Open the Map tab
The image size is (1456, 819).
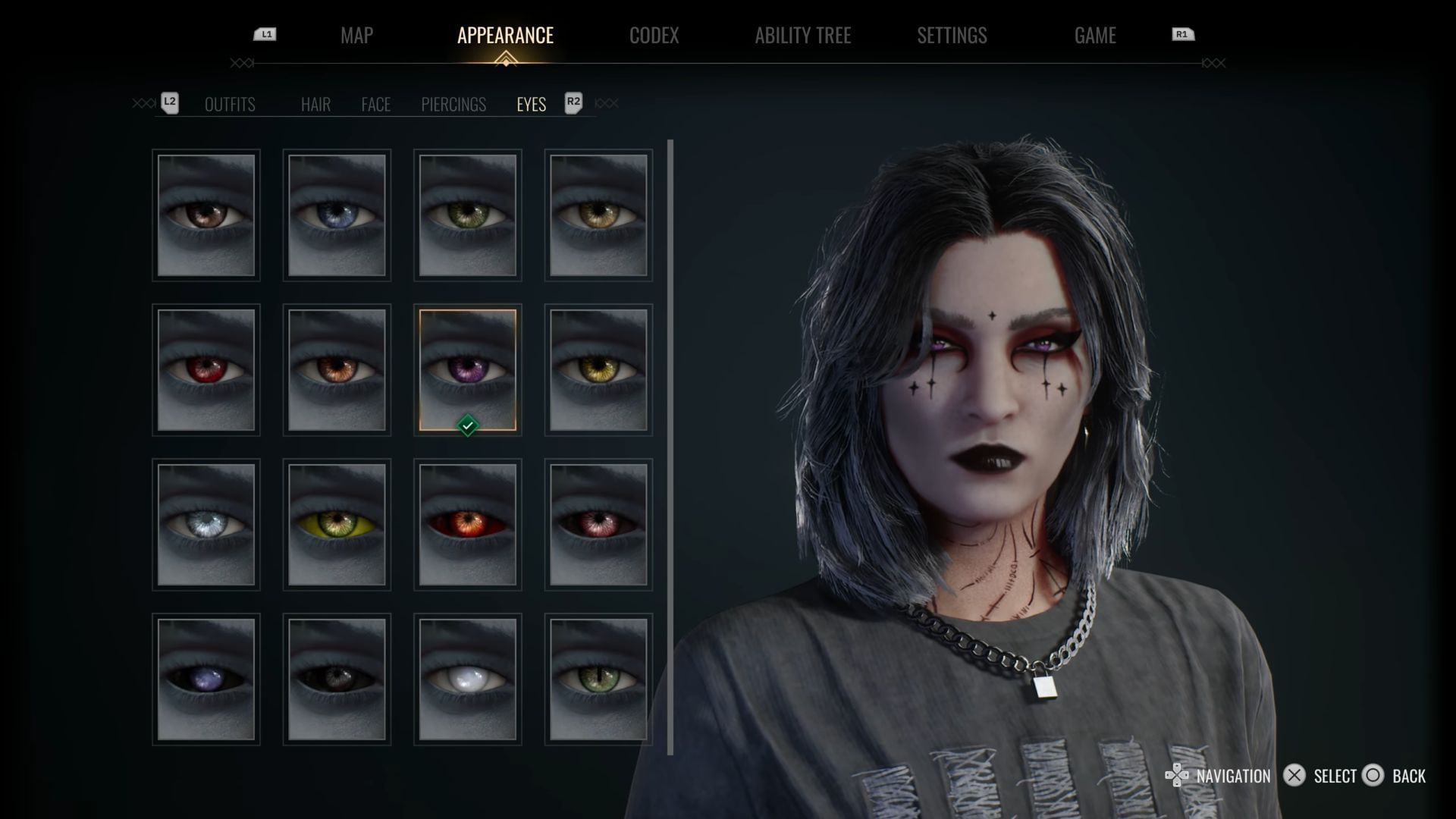pyautogui.click(x=356, y=36)
